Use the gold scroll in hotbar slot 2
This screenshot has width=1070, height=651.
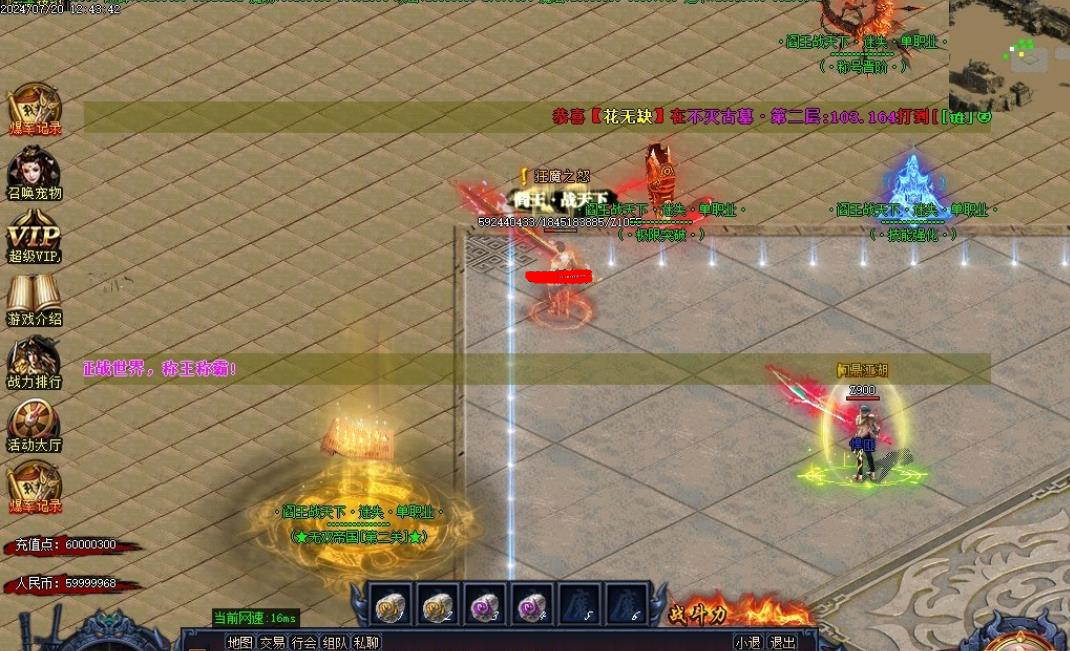437,606
